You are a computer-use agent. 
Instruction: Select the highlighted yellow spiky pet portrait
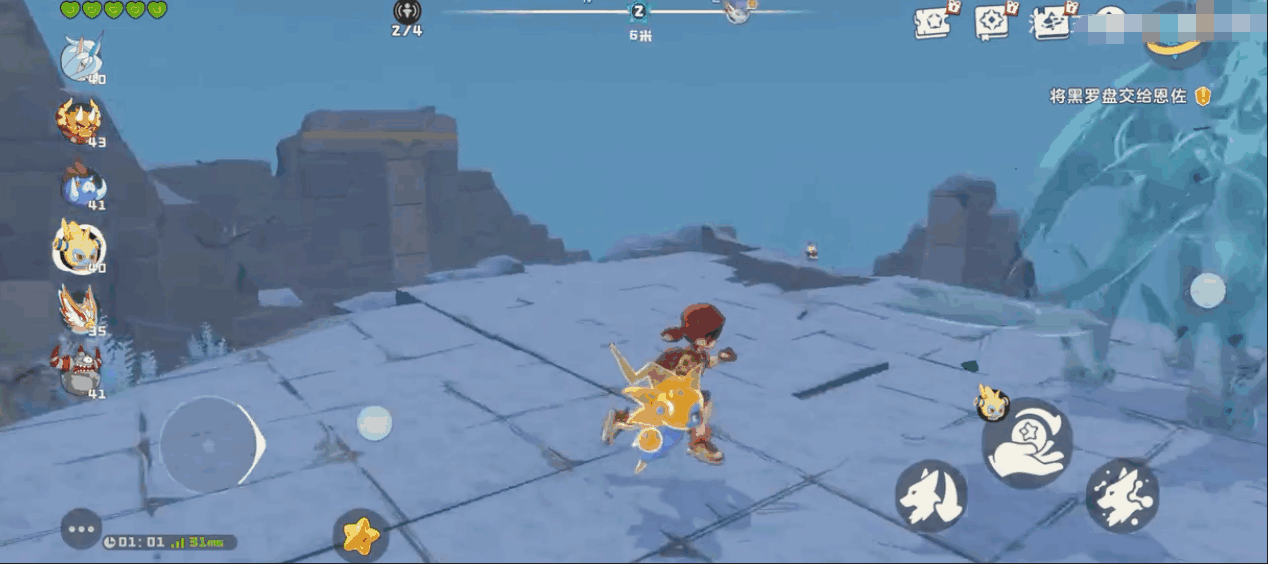pos(78,246)
